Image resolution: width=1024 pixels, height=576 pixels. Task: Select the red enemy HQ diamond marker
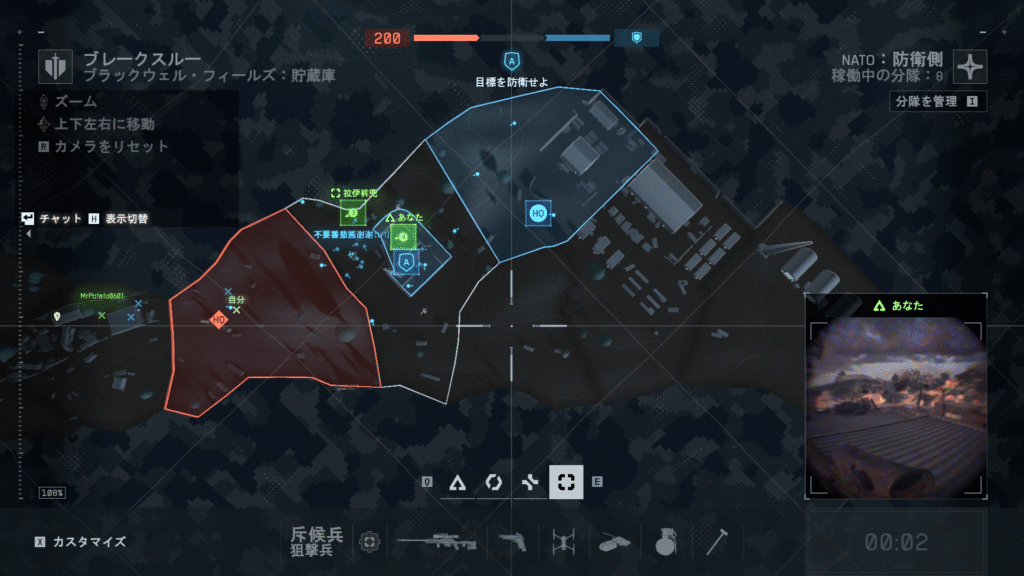219,320
